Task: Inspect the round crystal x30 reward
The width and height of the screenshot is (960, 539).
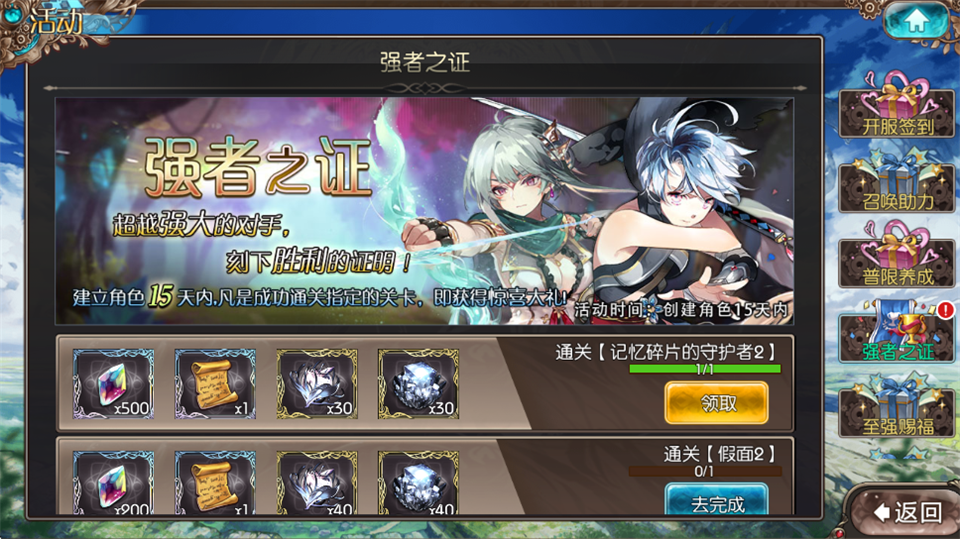Action: [x=418, y=384]
